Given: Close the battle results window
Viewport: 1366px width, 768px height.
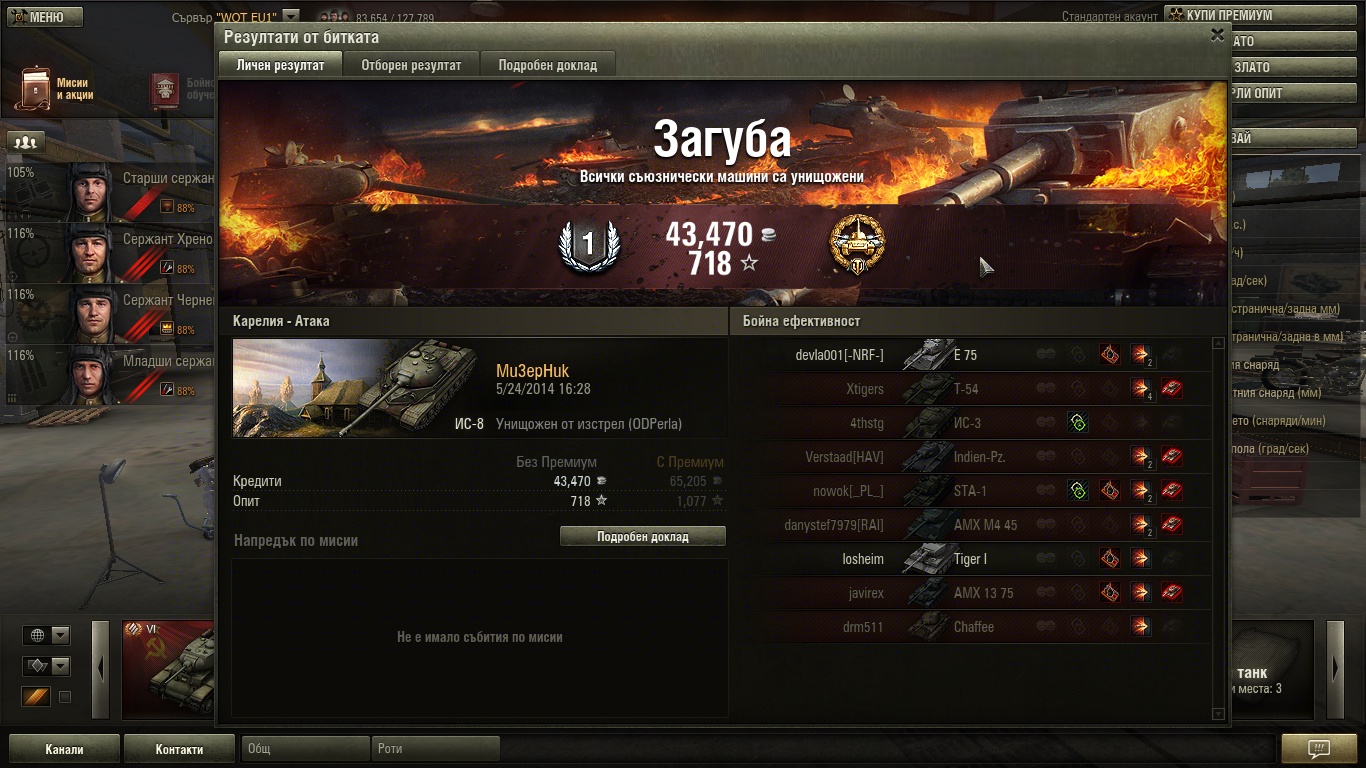Looking at the screenshot, I should (x=1217, y=35).
